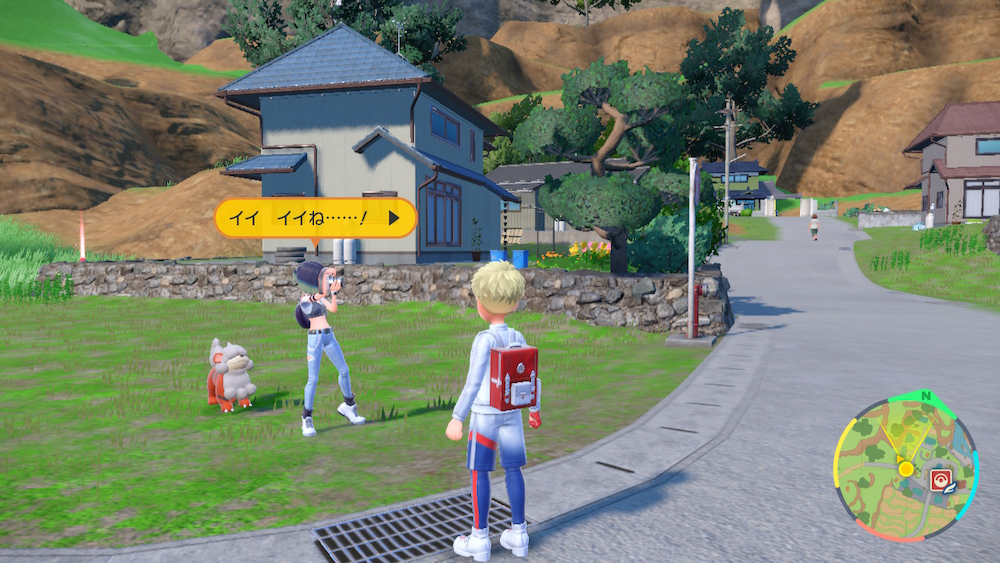Viewport: 1000px width, 563px height.
Task: Click the yellow "イイ イイね……!" speech bubble
Action: (315, 217)
